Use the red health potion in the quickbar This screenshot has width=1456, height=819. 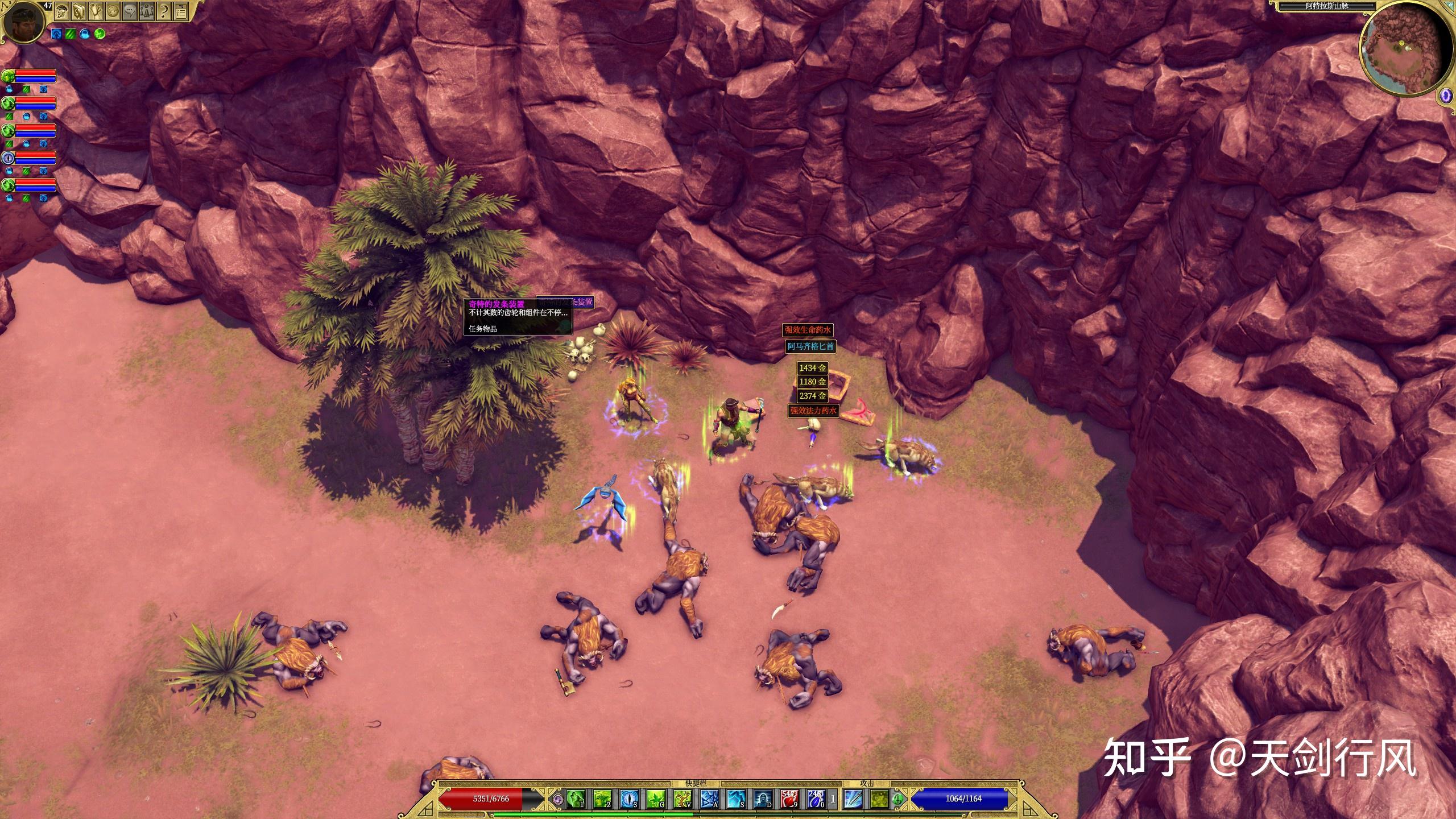(789, 799)
